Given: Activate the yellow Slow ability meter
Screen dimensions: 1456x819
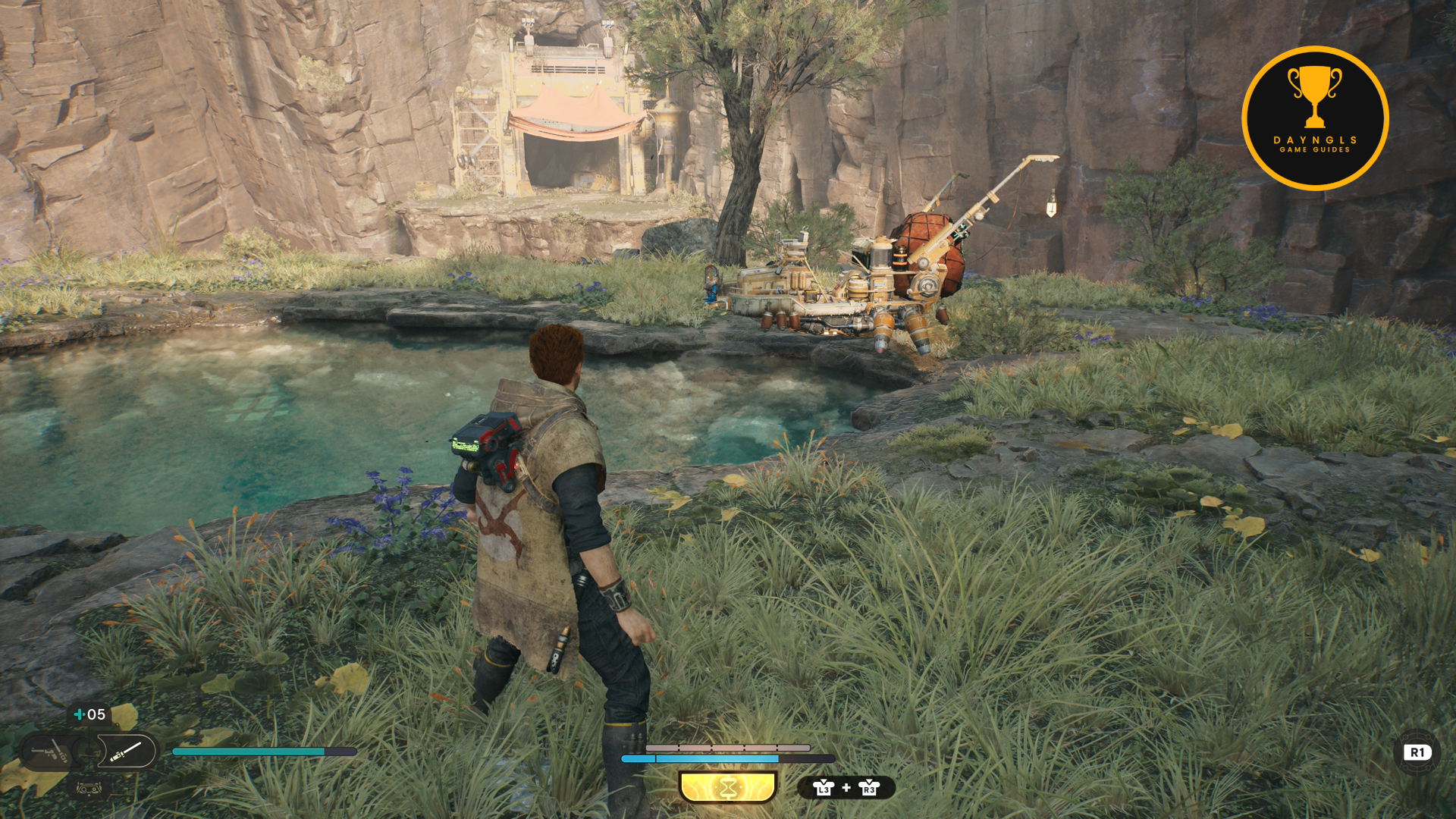Looking at the screenshot, I should coord(728,787).
